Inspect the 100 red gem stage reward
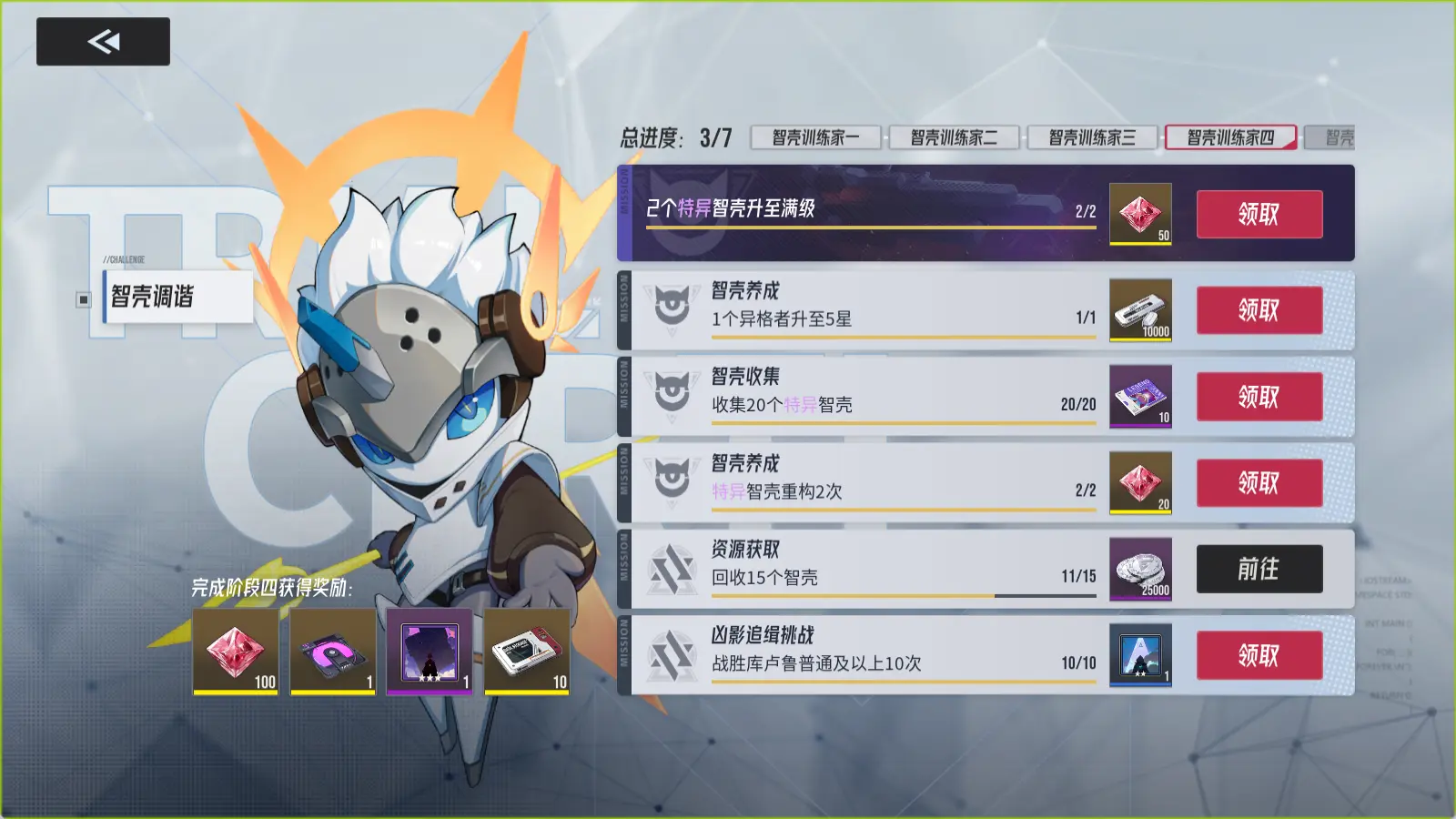Screen dimensions: 1456x819 pyautogui.click(x=236, y=652)
